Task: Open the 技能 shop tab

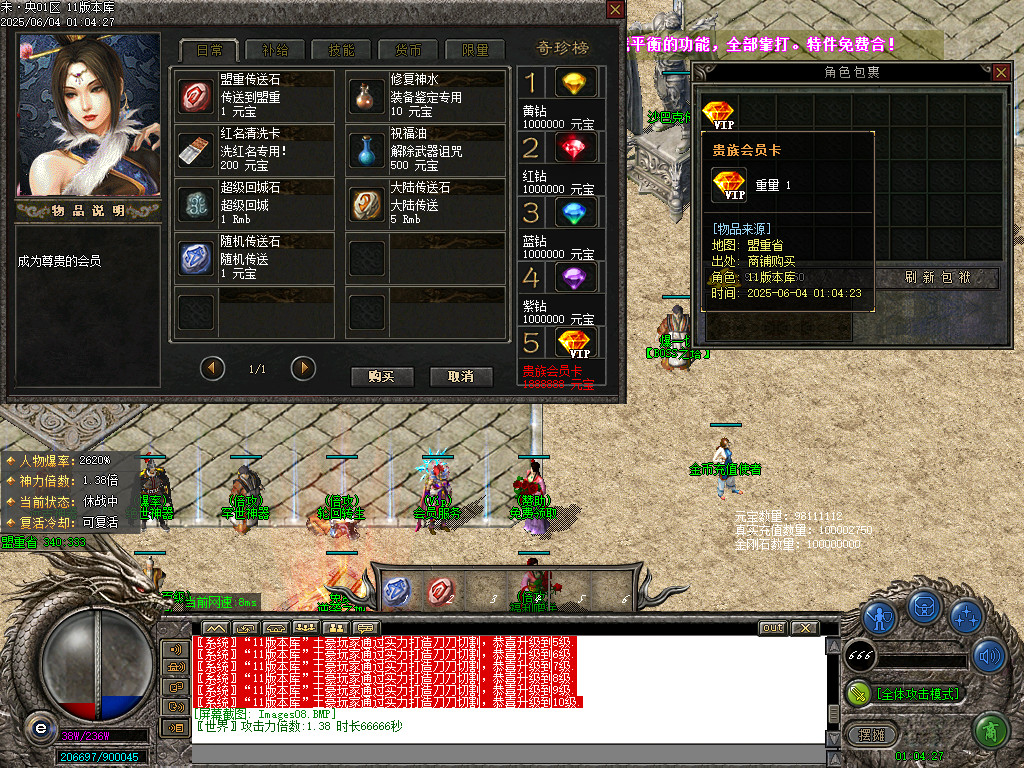Action: tap(341, 50)
